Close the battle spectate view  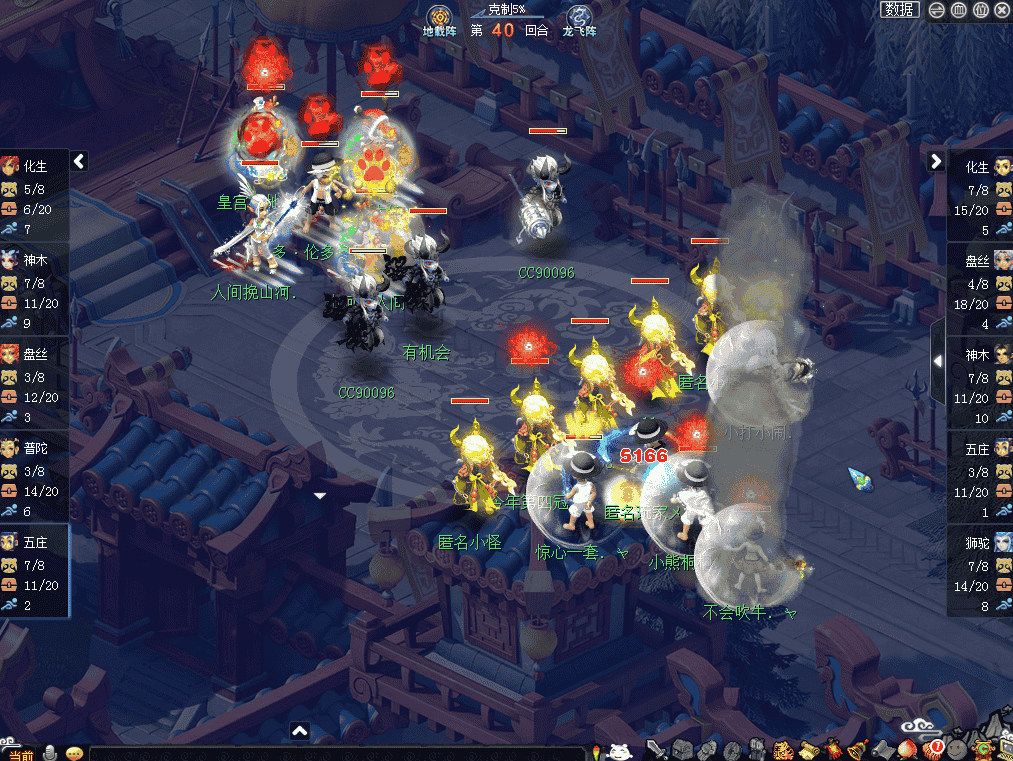click(x=1002, y=10)
